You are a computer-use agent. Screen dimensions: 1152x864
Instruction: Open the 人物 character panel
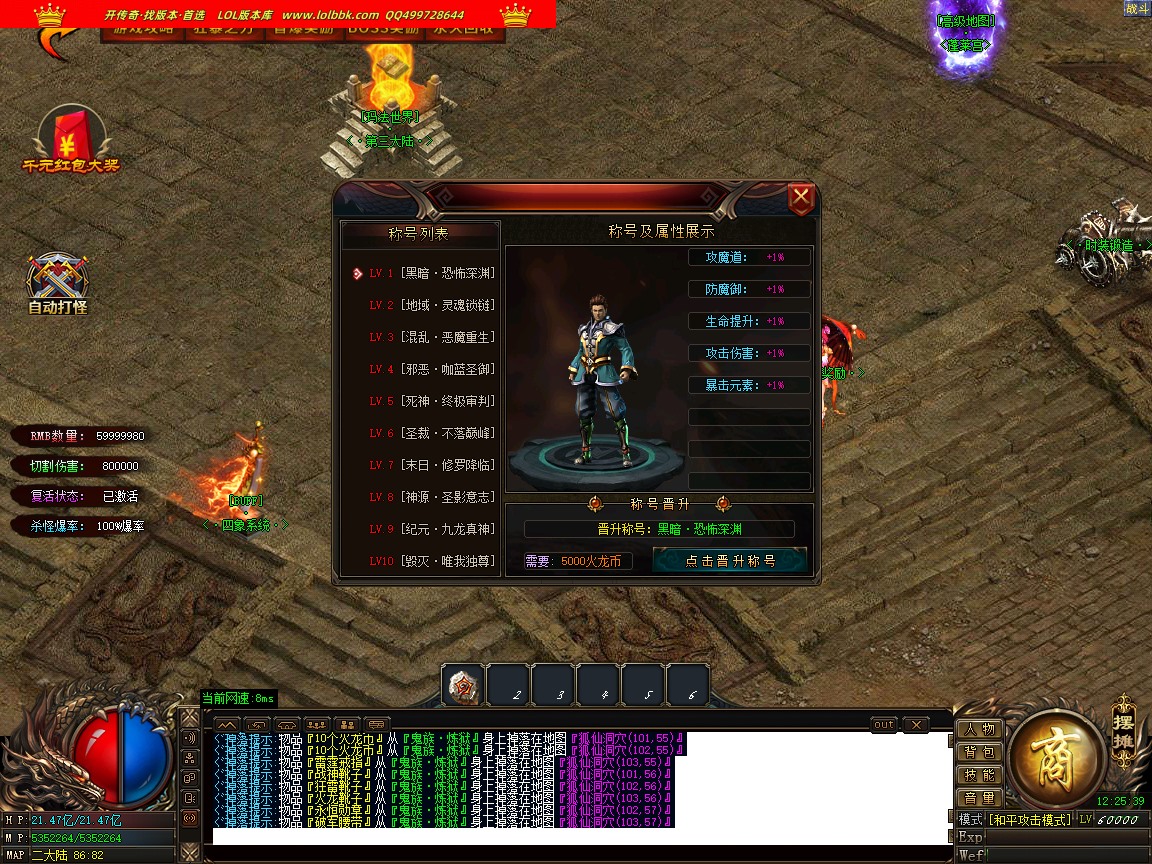(980, 729)
